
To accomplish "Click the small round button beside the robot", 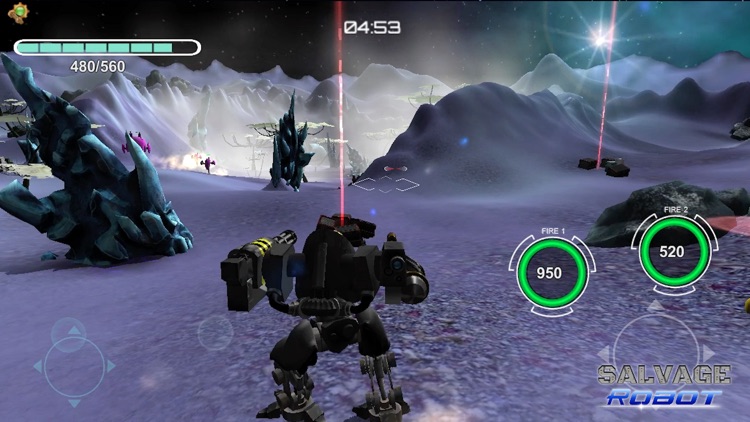I will click(215, 333).
